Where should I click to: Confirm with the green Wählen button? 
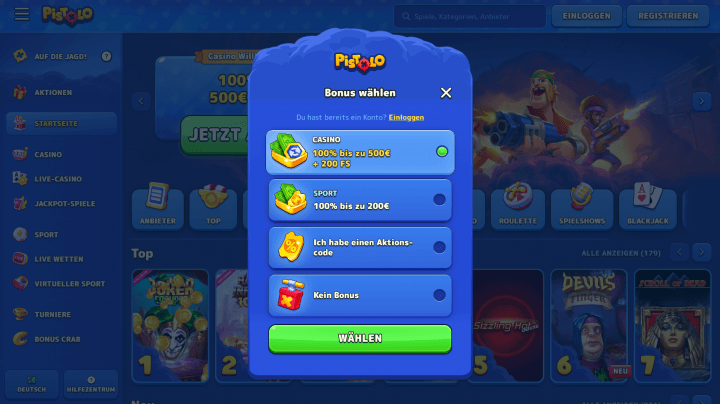pyautogui.click(x=360, y=338)
